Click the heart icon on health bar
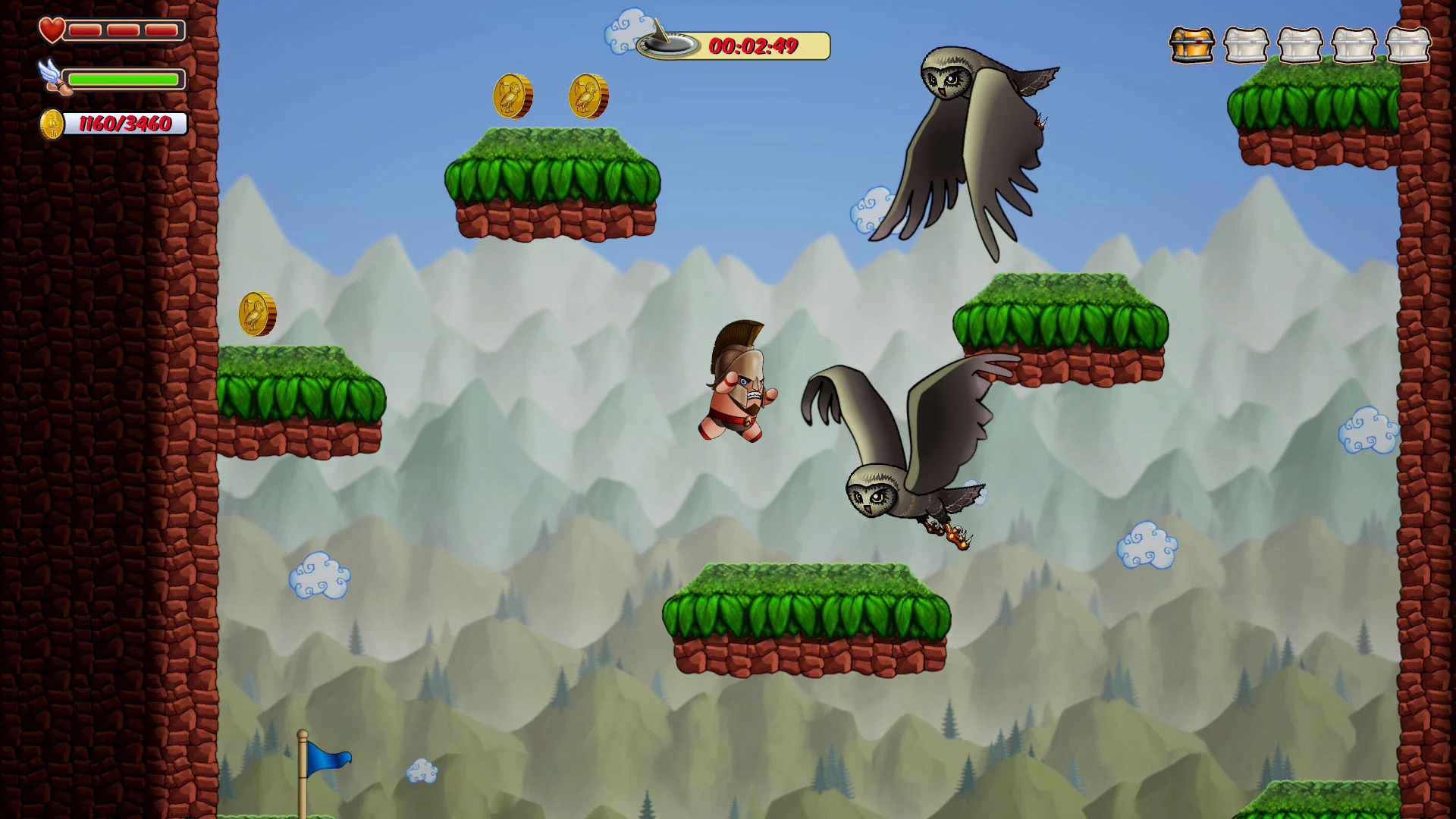 coord(52,30)
